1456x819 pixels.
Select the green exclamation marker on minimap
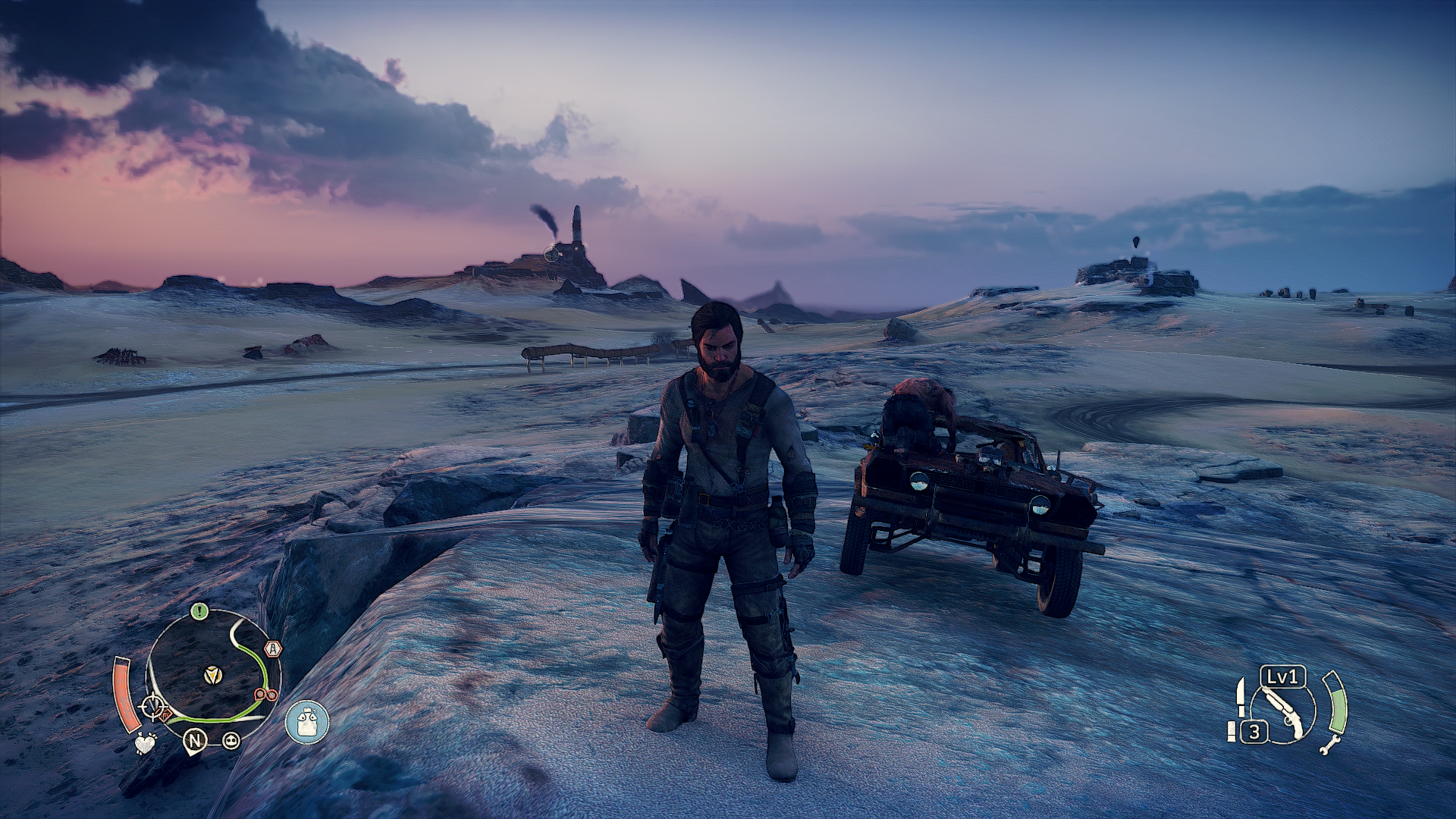199,611
